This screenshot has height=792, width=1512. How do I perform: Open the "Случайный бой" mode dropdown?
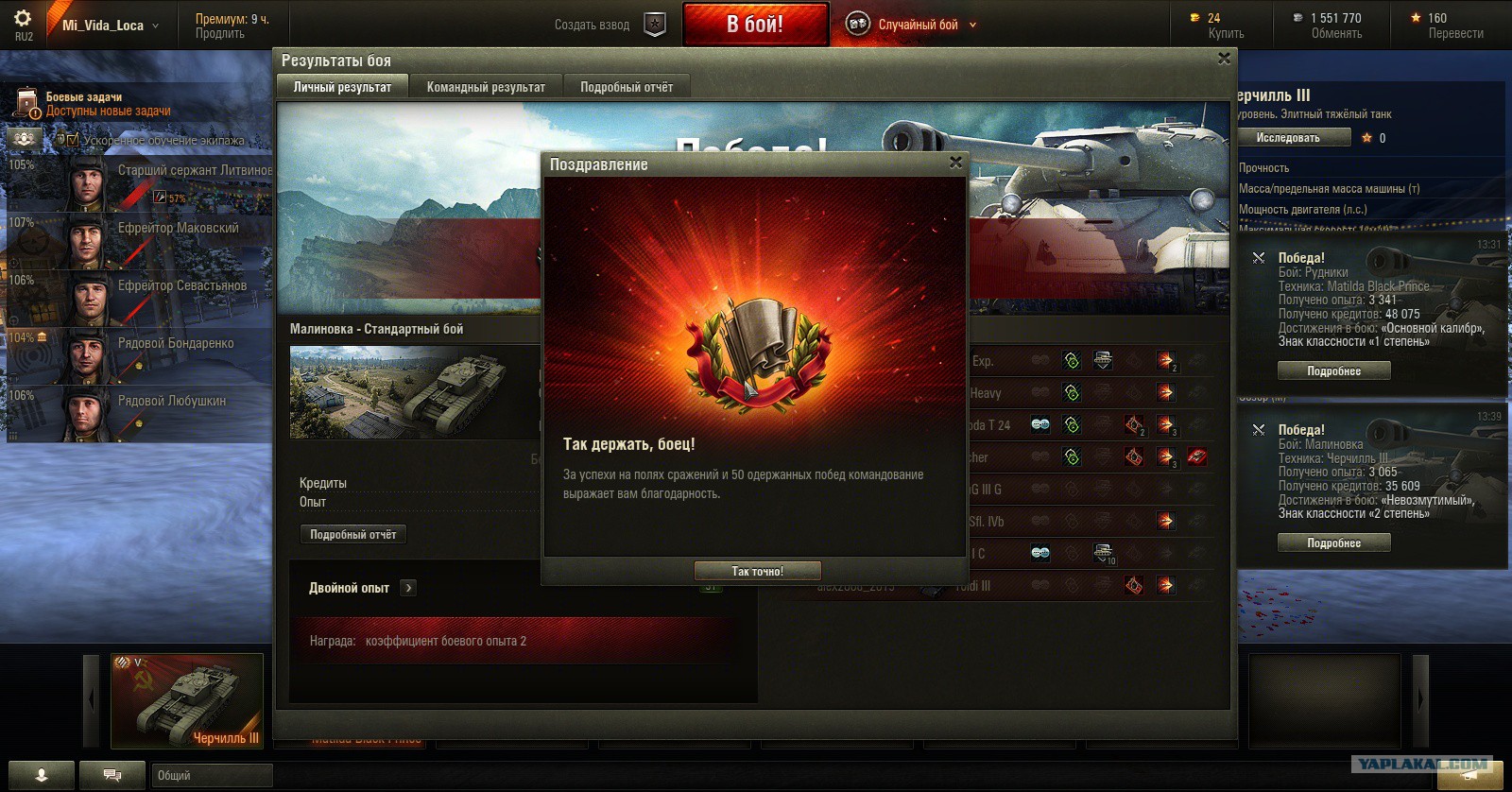[972, 26]
